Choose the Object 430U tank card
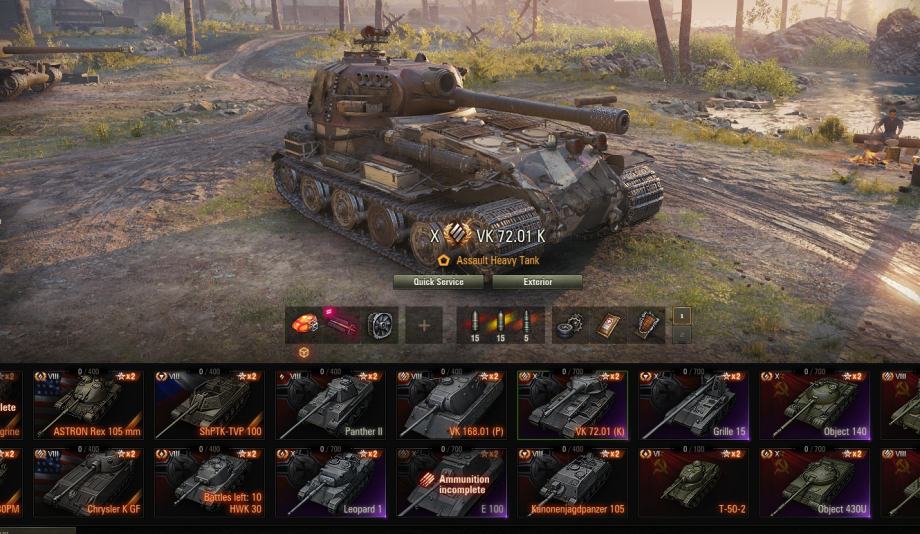The height and width of the screenshot is (534, 920). [x=814, y=482]
